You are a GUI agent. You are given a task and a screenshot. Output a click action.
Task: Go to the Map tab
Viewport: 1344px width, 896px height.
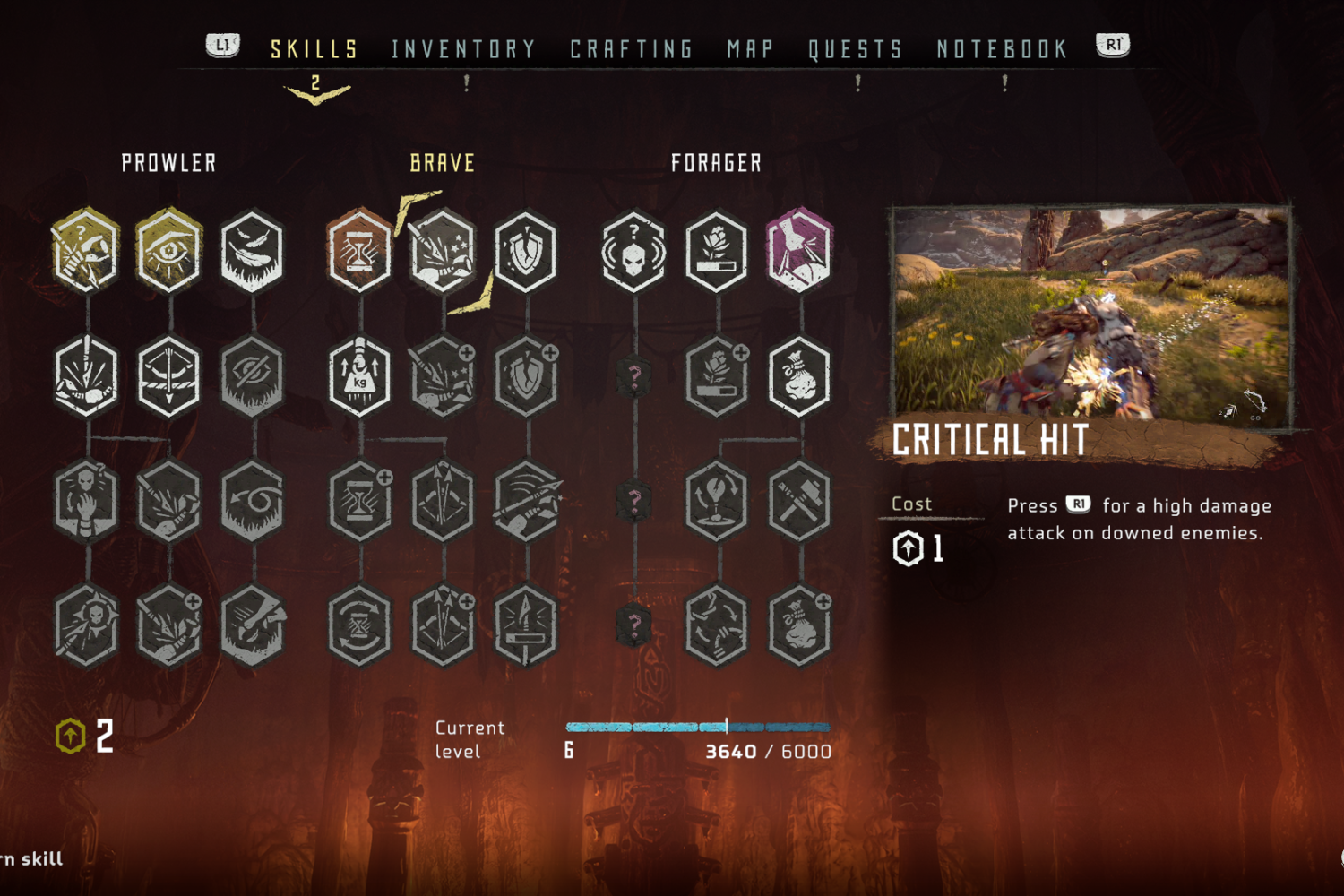pyautogui.click(x=750, y=49)
